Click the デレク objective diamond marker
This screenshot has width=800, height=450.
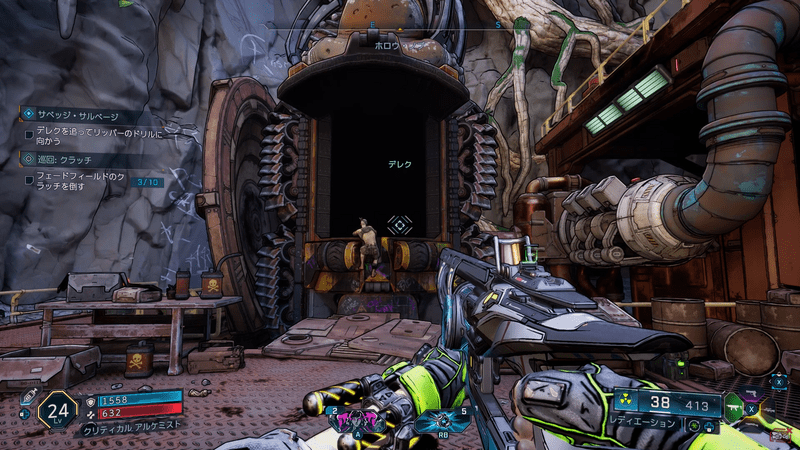(400, 225)
